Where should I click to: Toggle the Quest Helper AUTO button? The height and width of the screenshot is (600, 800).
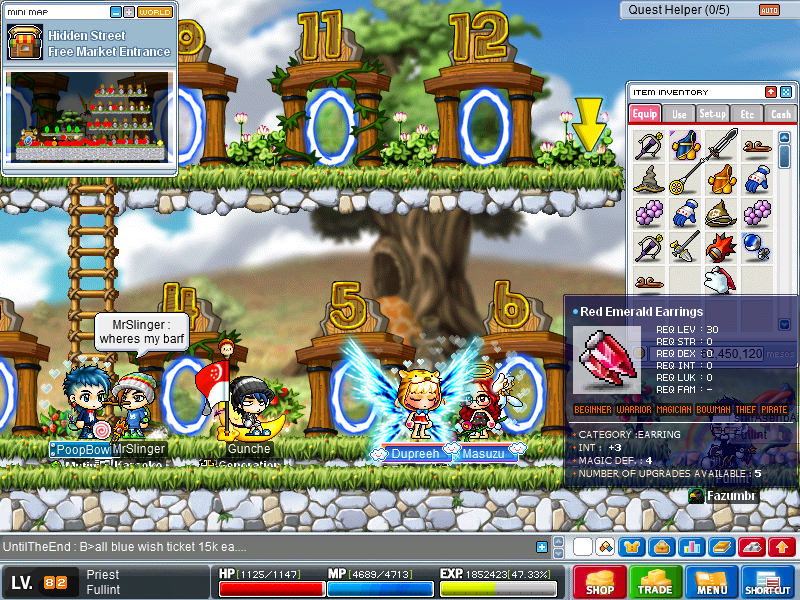pos(769,10)
